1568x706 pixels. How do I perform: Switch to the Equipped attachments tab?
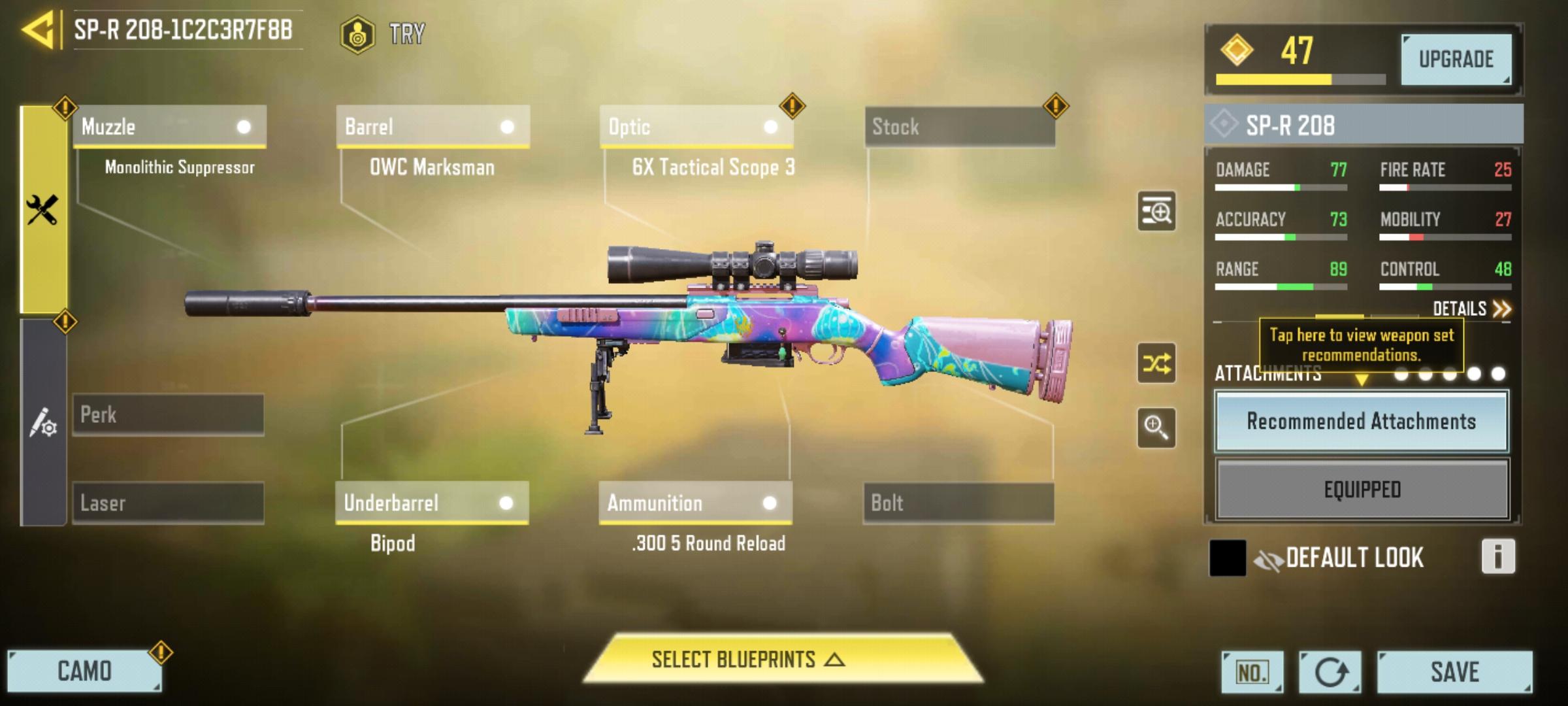click(x=1361, y=488)
